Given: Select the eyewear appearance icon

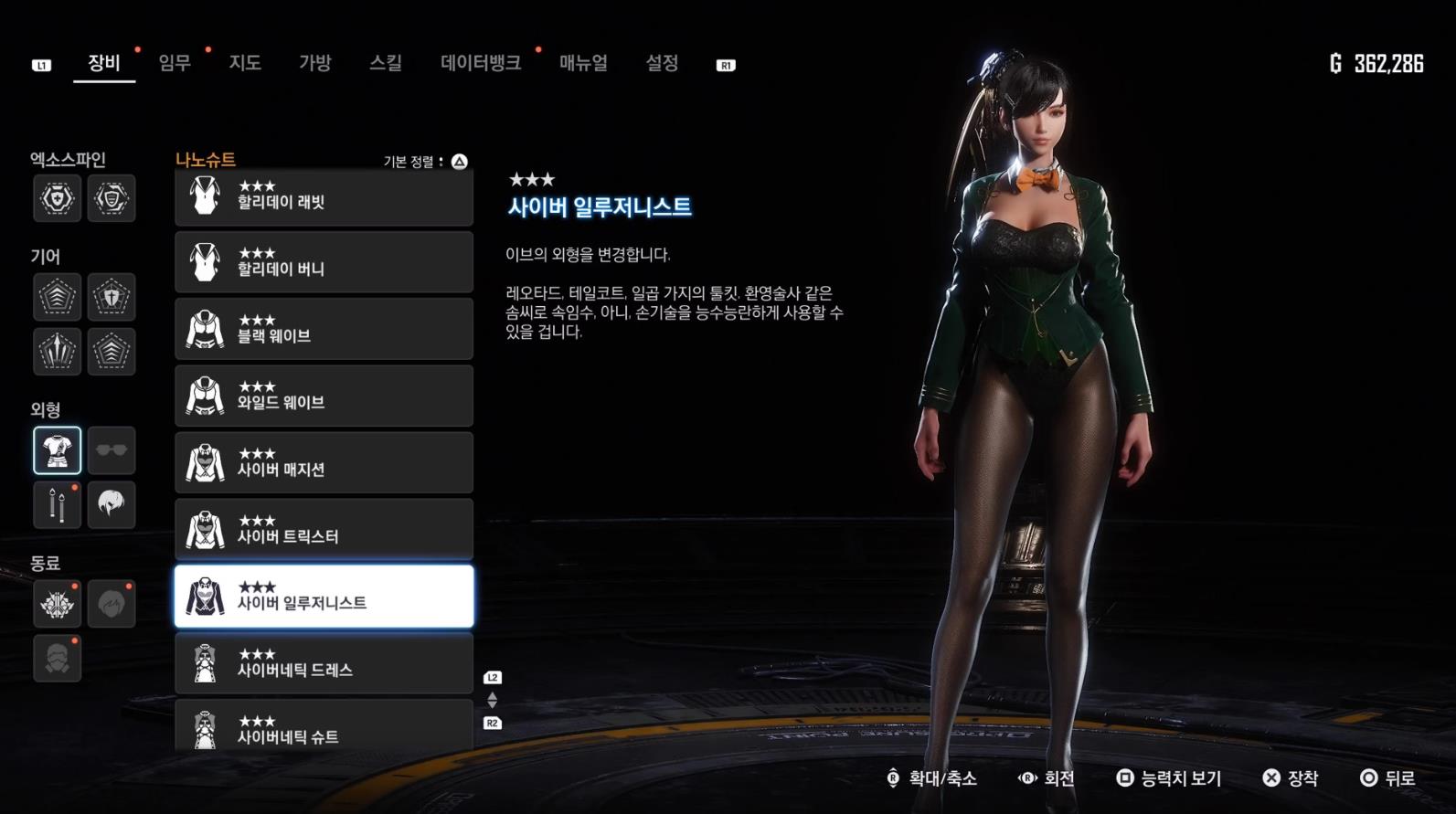Looking at the screenshot, I should [112, 449].
